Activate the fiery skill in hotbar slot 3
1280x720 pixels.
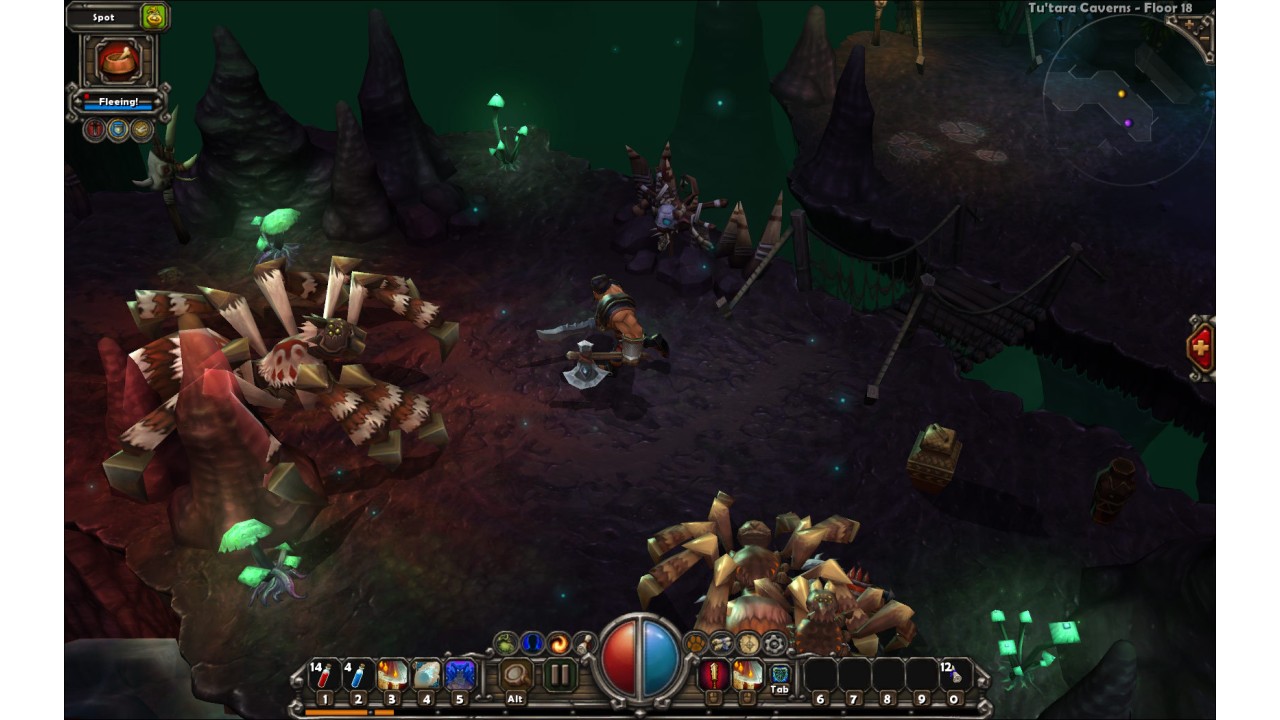pos(392,676)
